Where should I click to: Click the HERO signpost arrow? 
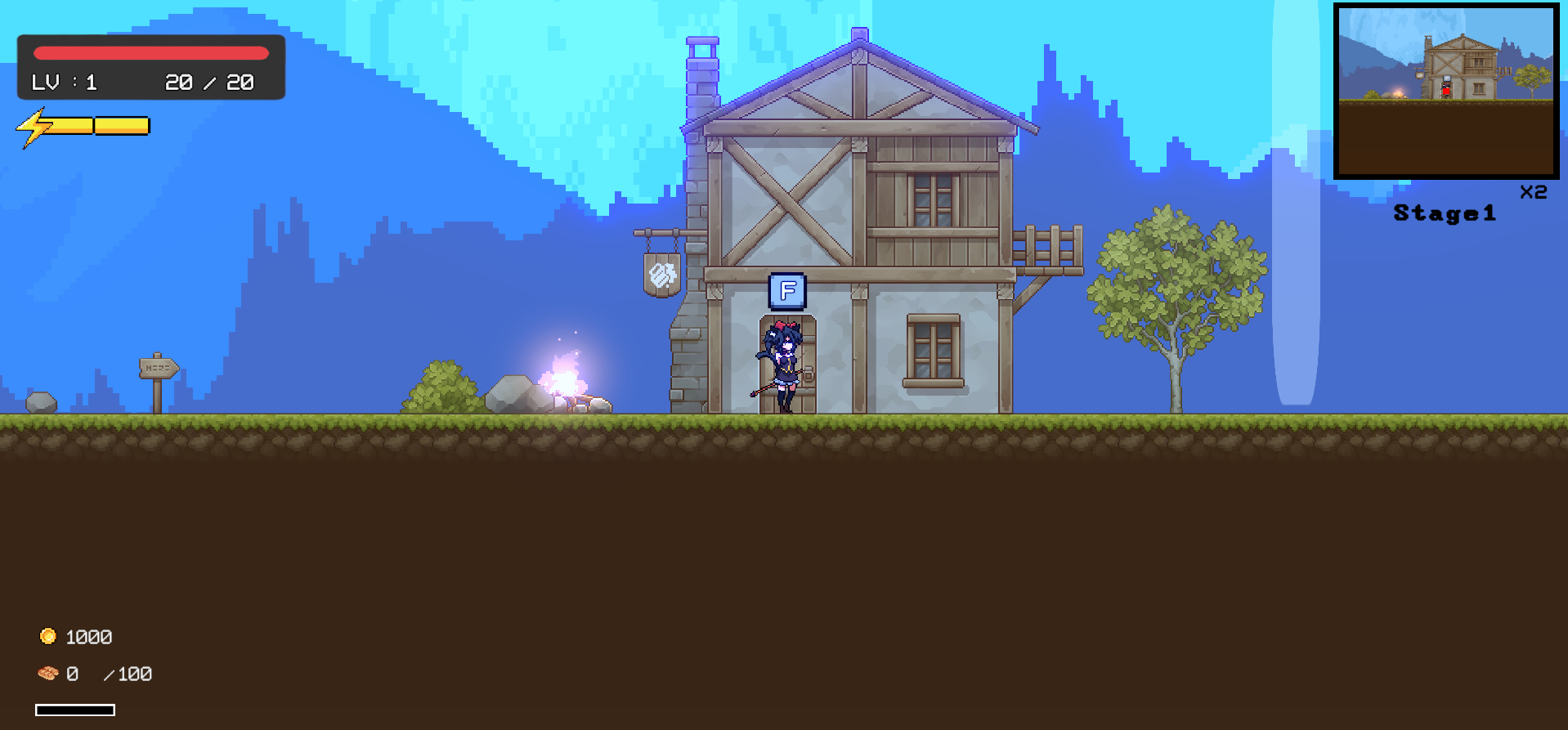click(x=158, y=367)
